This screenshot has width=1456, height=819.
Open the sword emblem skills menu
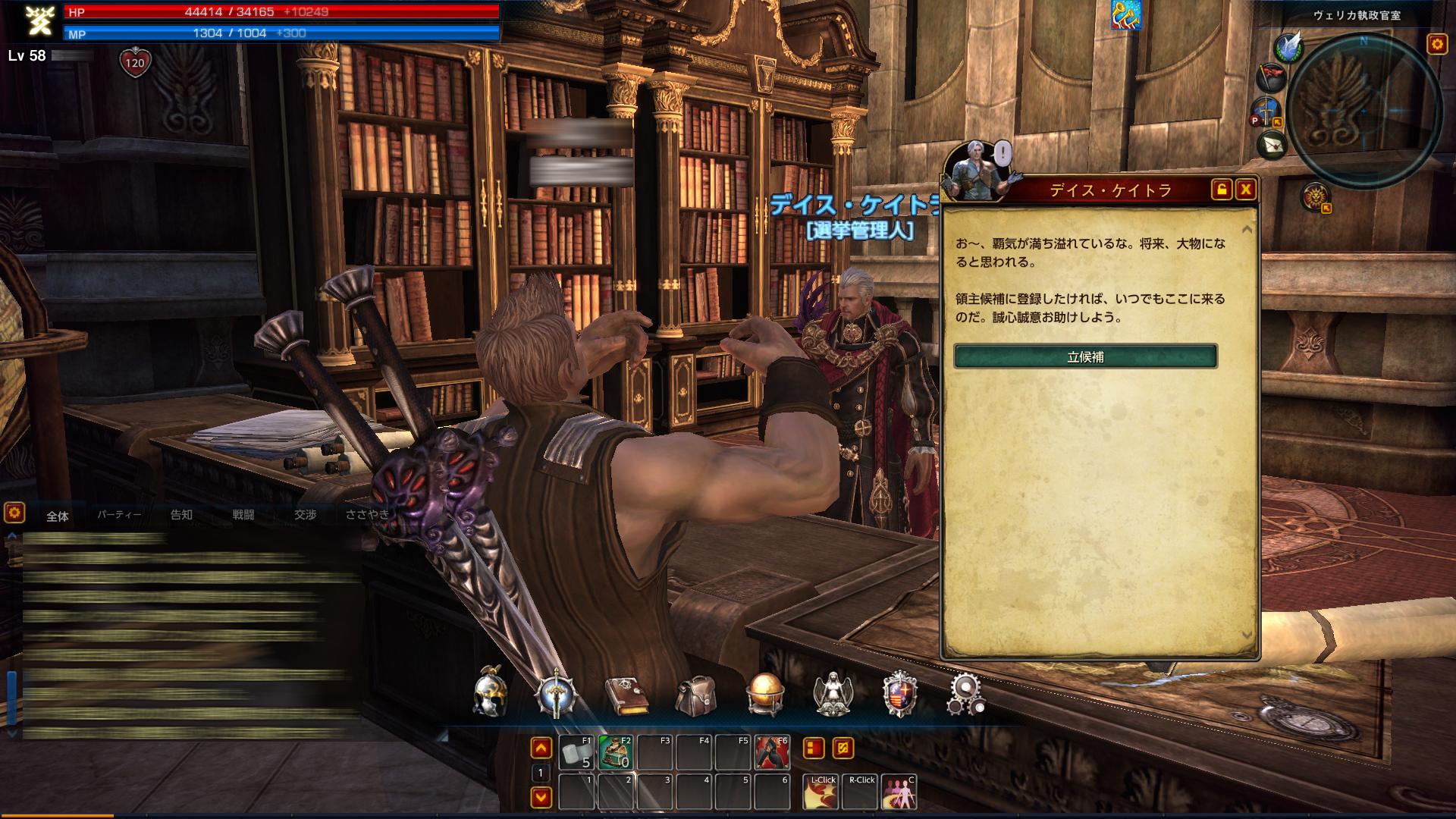pos(556,694)
